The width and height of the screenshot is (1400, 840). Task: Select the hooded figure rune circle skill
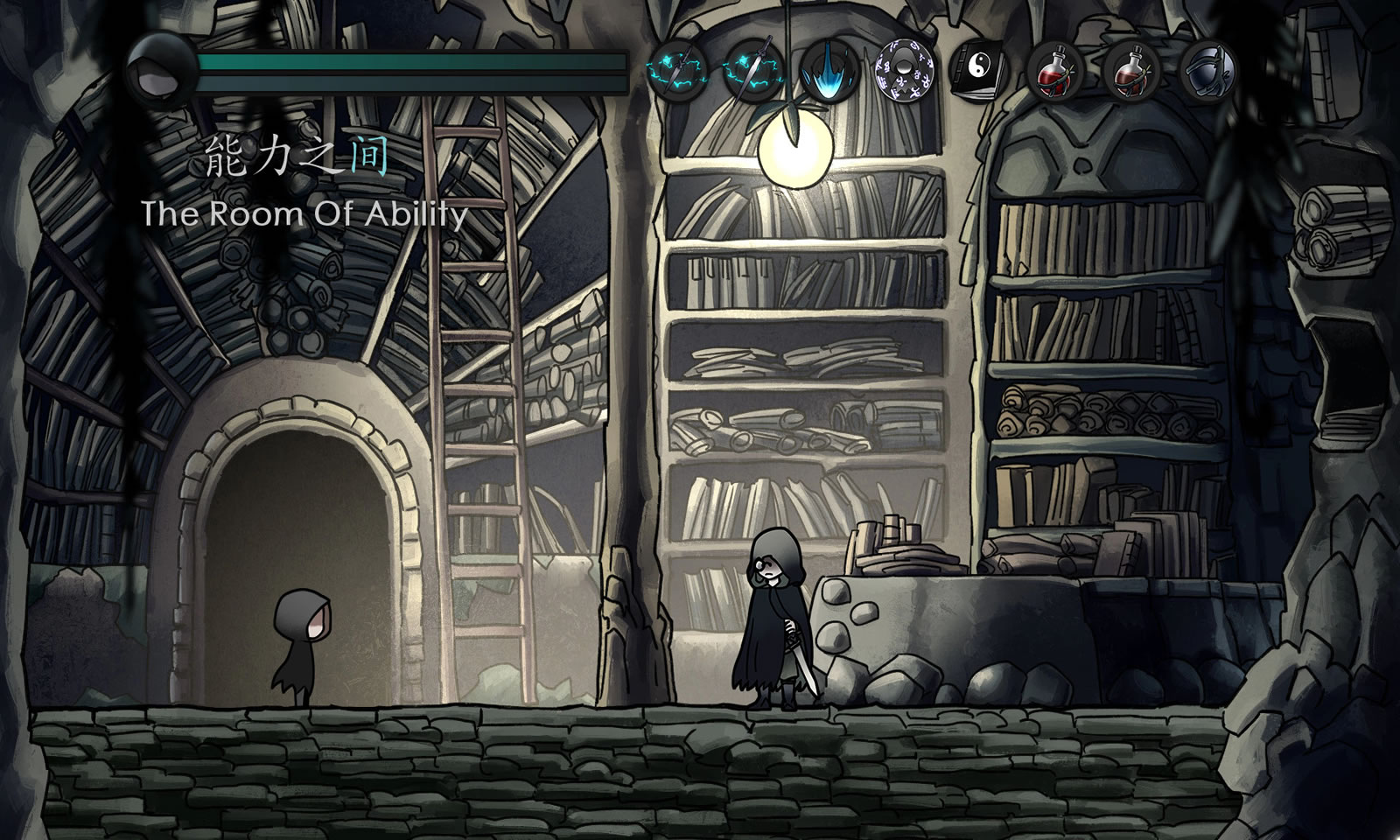[x=903, y=69]
